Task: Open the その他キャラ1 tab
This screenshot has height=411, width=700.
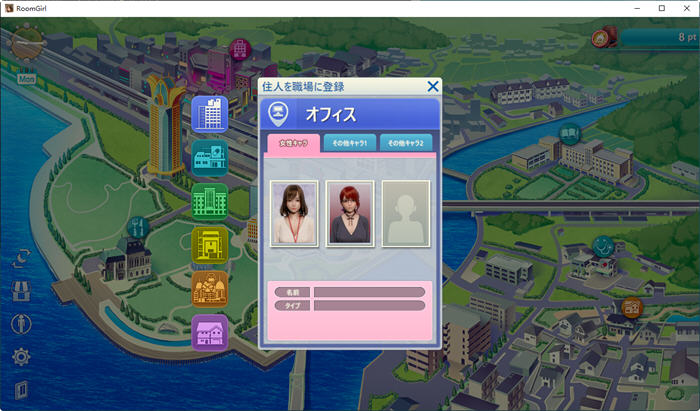Action: click(350, 143)
